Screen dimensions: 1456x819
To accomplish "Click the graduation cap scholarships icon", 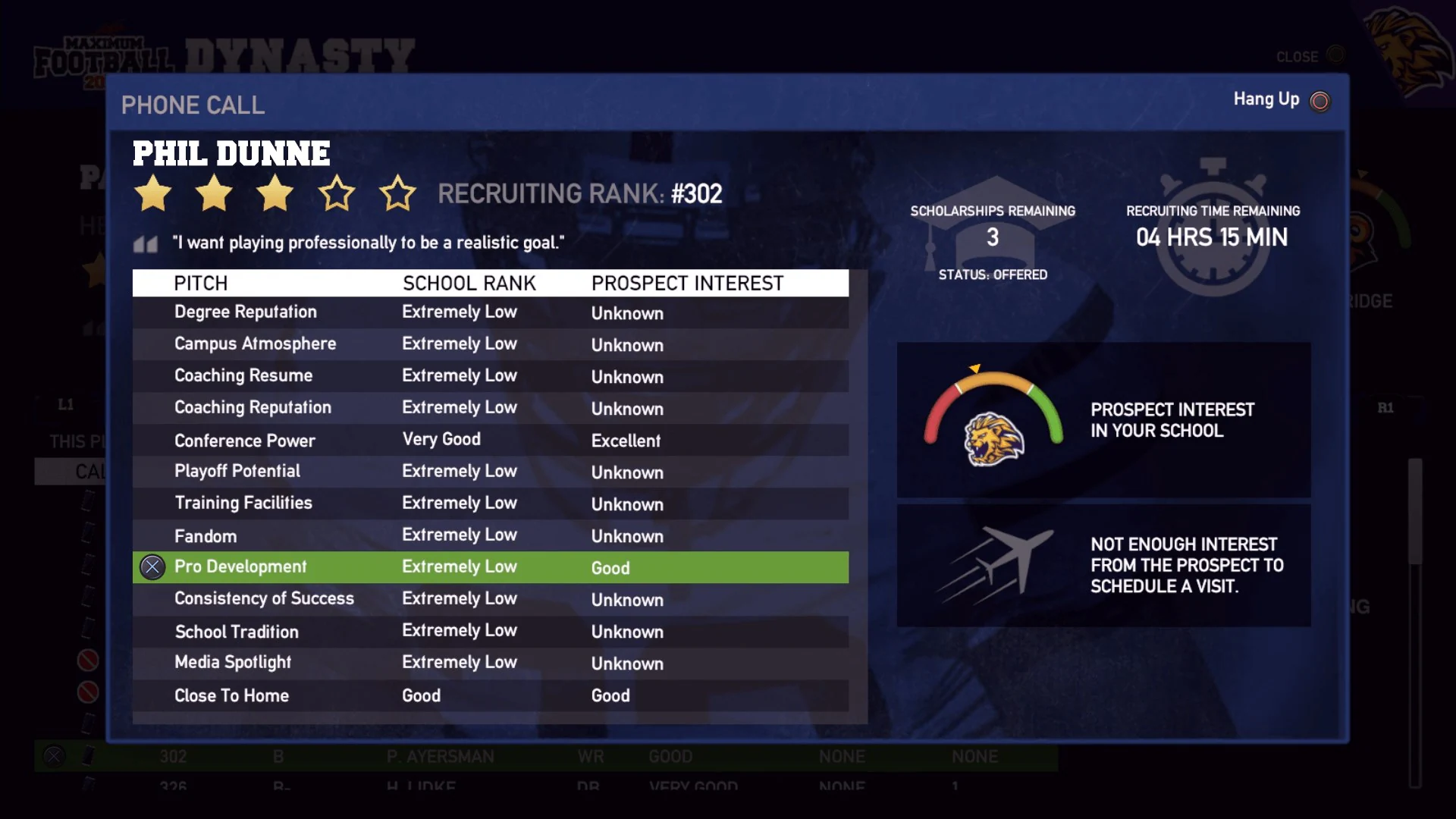I will [993, 227].
